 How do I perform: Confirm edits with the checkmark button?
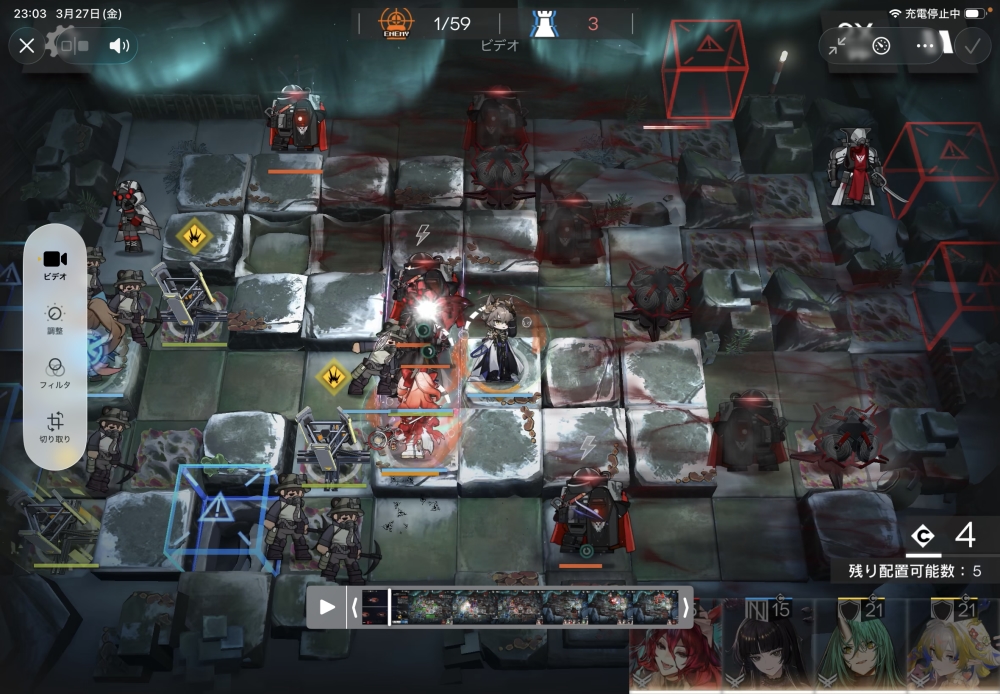(971, 46)
